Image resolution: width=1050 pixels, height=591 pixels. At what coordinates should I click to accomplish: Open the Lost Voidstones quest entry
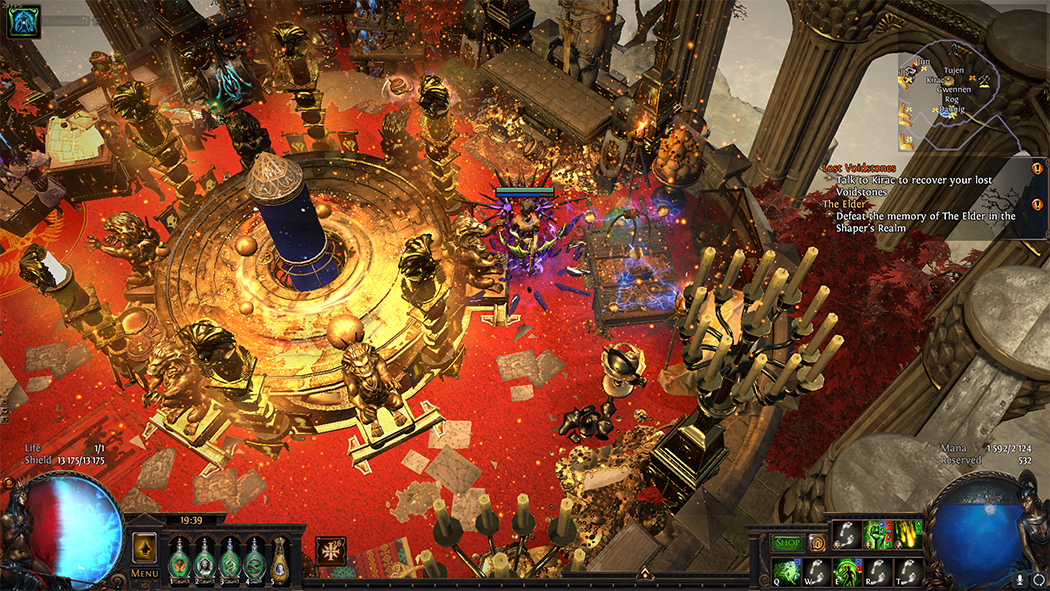tap(859, 168)
